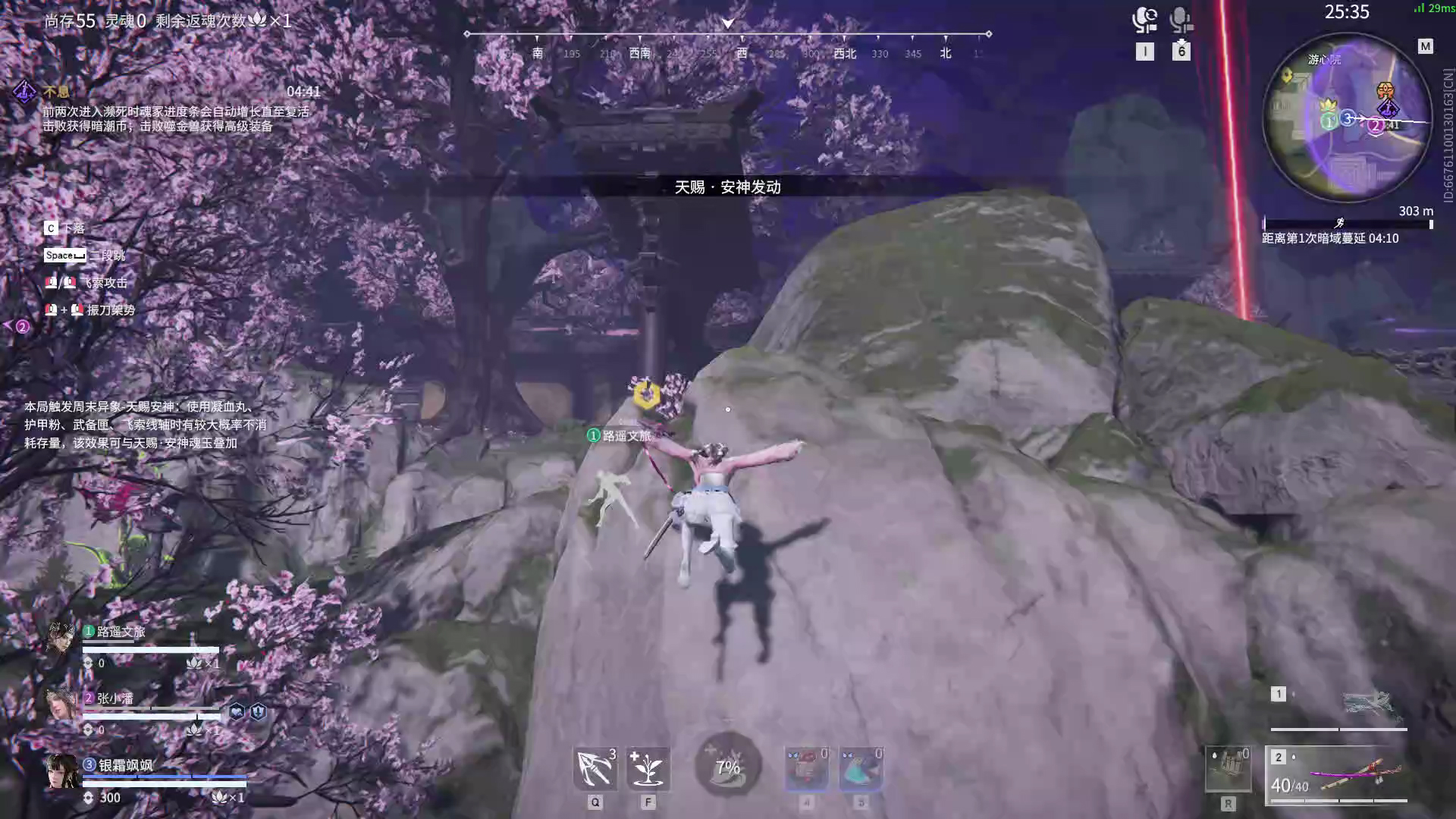Use the red recovery item in slot 4
This screenshot has height=819, width=1456.
point(807,767)
